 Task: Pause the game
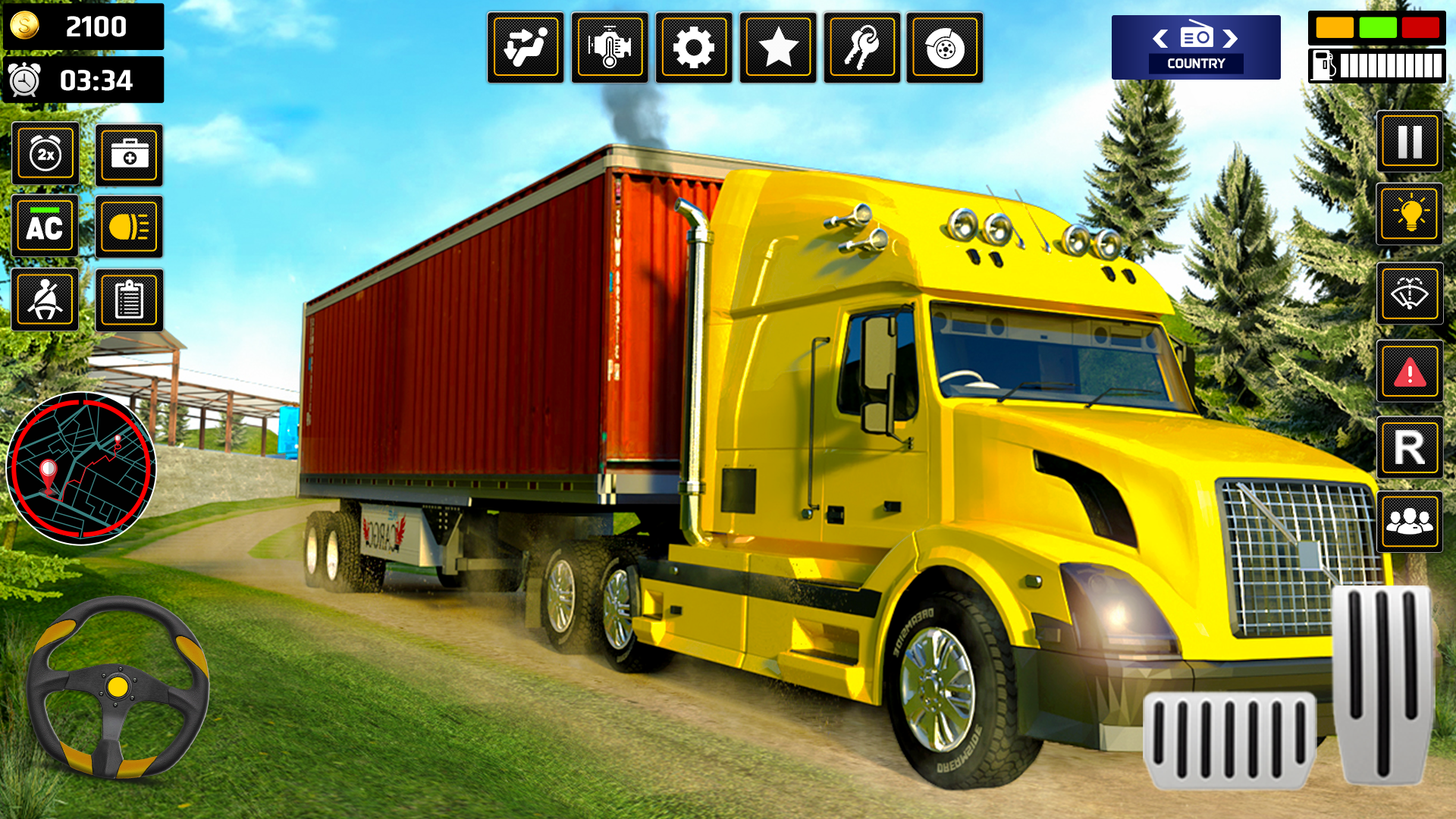click(x=1409, y=143)
